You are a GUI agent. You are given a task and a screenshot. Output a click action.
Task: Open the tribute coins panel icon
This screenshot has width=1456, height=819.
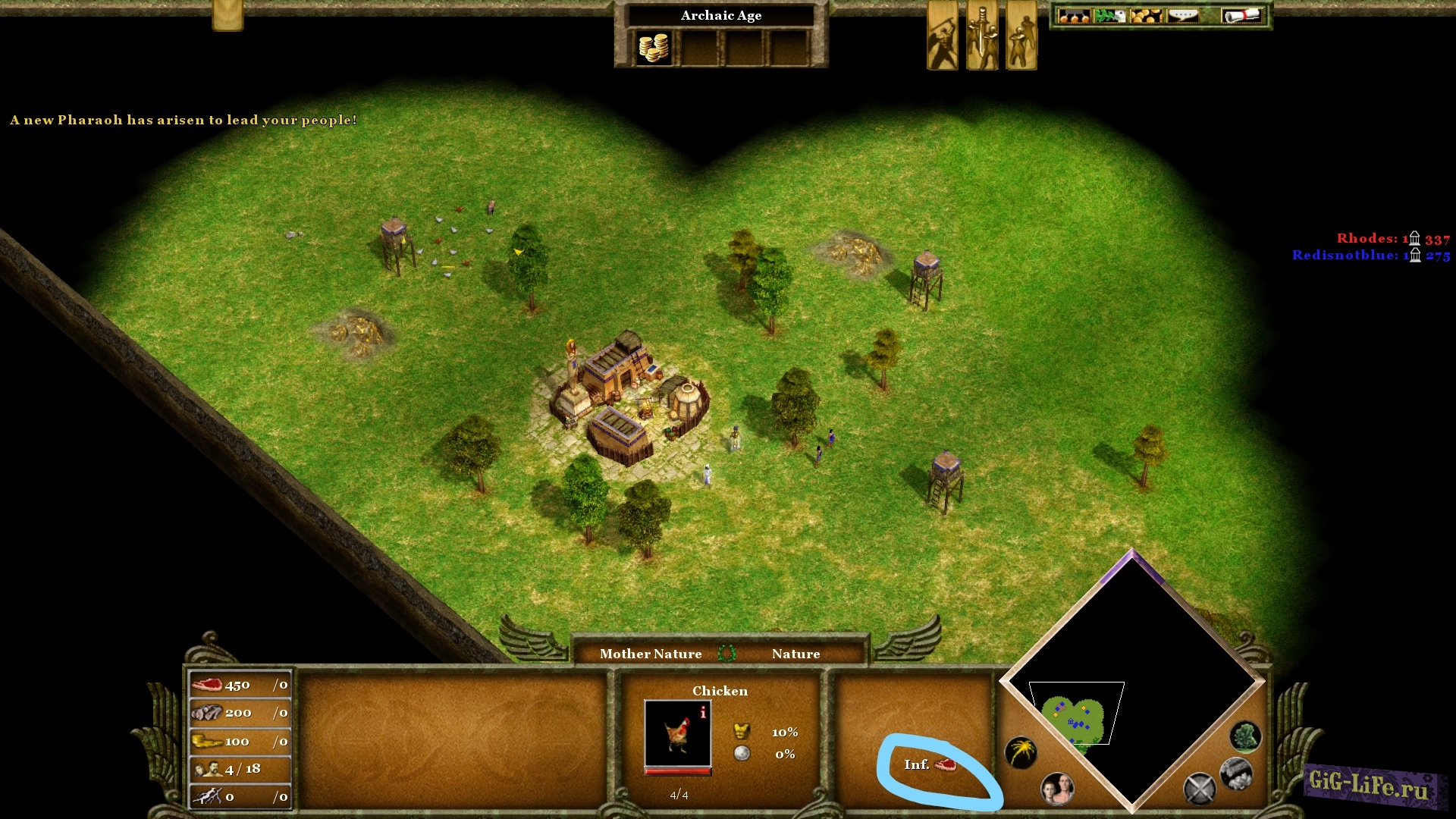click(x=1147, y=15)
